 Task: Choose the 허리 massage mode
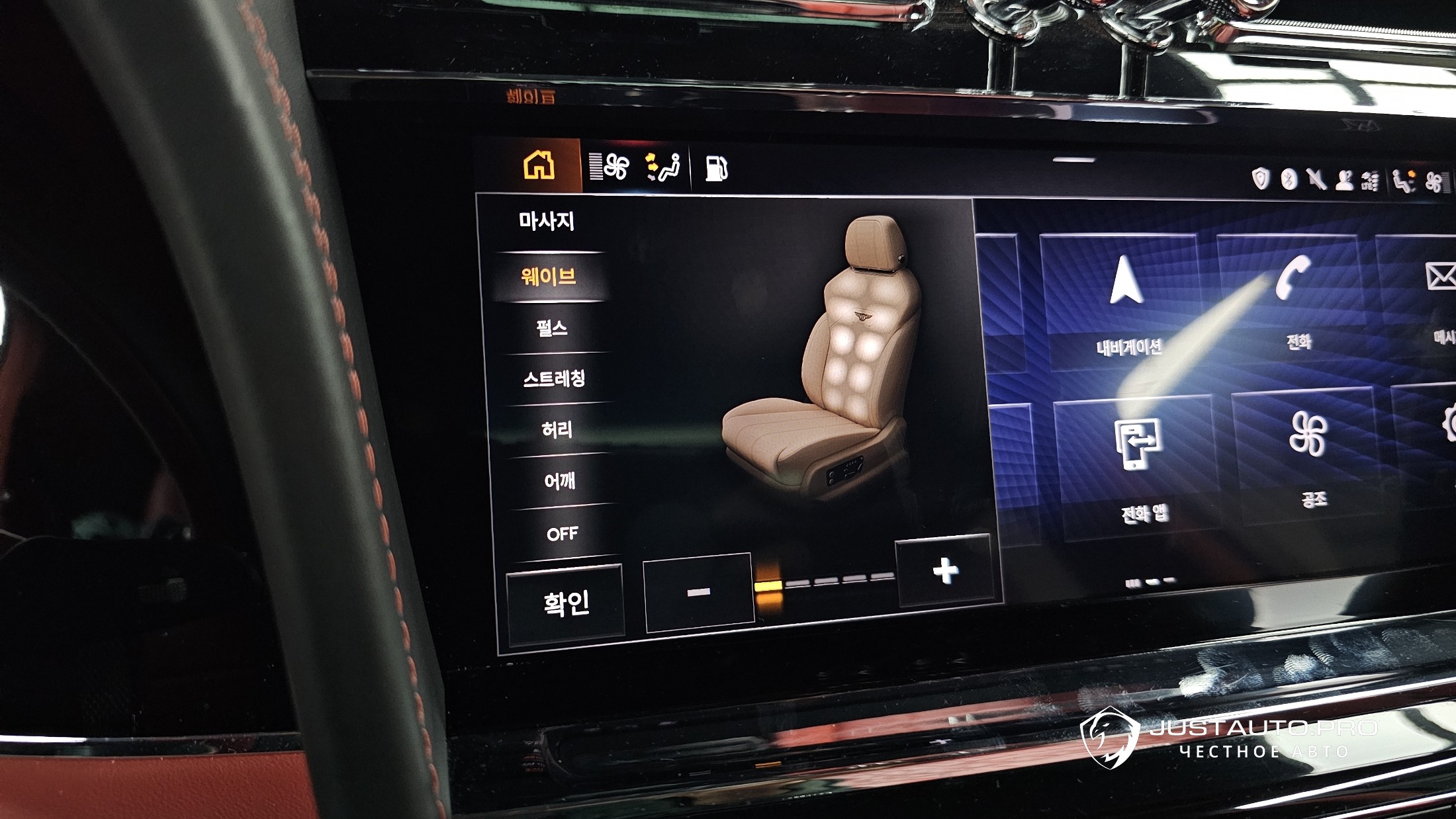(557, 430)
